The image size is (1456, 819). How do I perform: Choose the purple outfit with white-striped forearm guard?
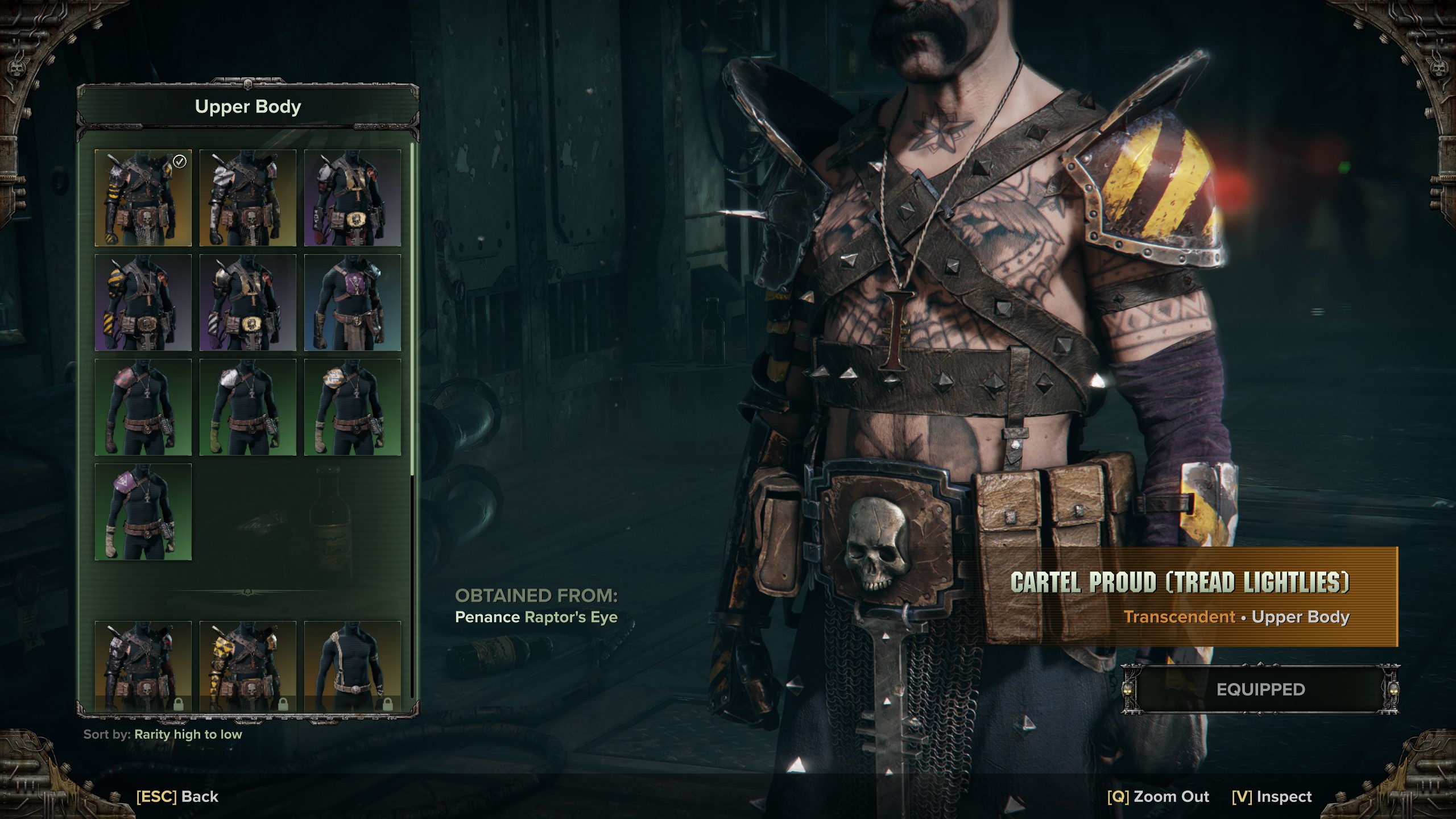(x=247, y=303)
